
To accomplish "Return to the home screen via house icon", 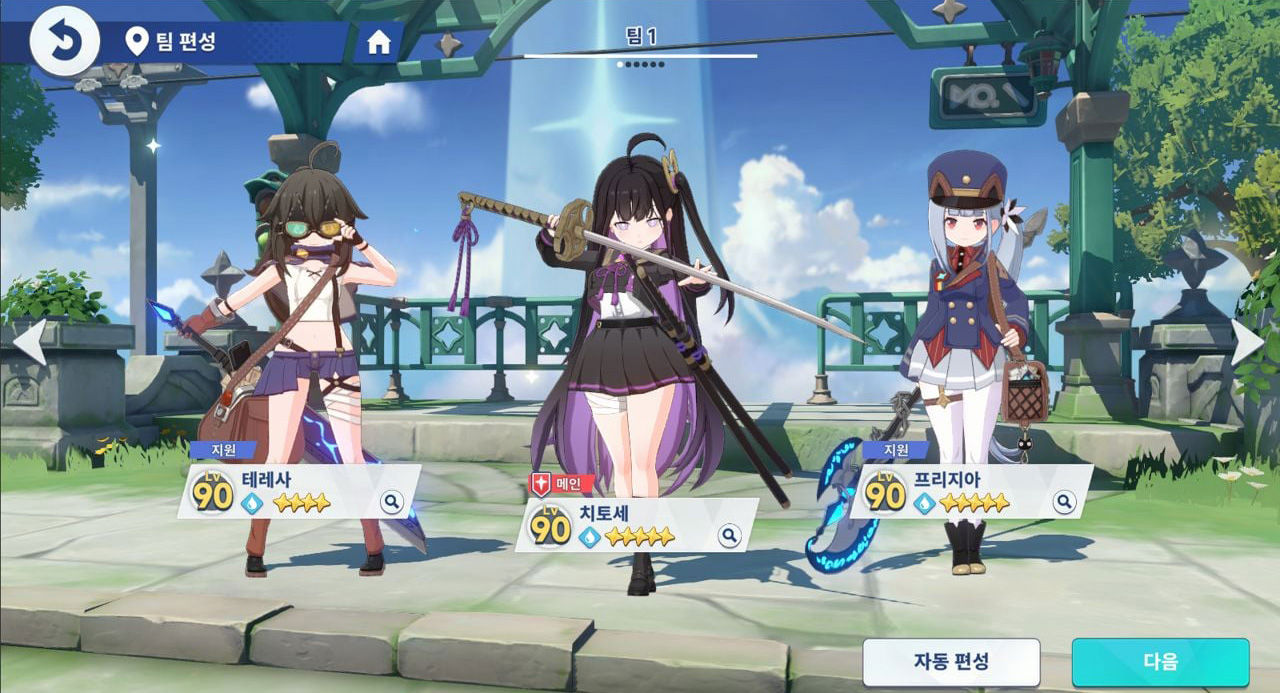I will (378, 42).
